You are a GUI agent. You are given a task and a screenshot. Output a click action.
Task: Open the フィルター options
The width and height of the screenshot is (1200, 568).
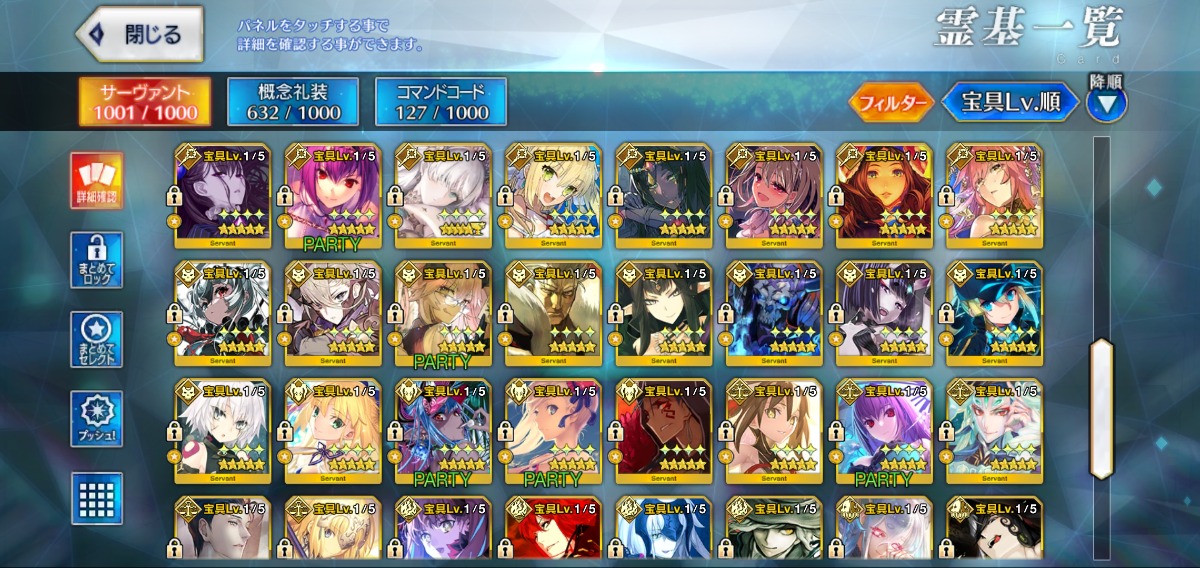(891, 102)
